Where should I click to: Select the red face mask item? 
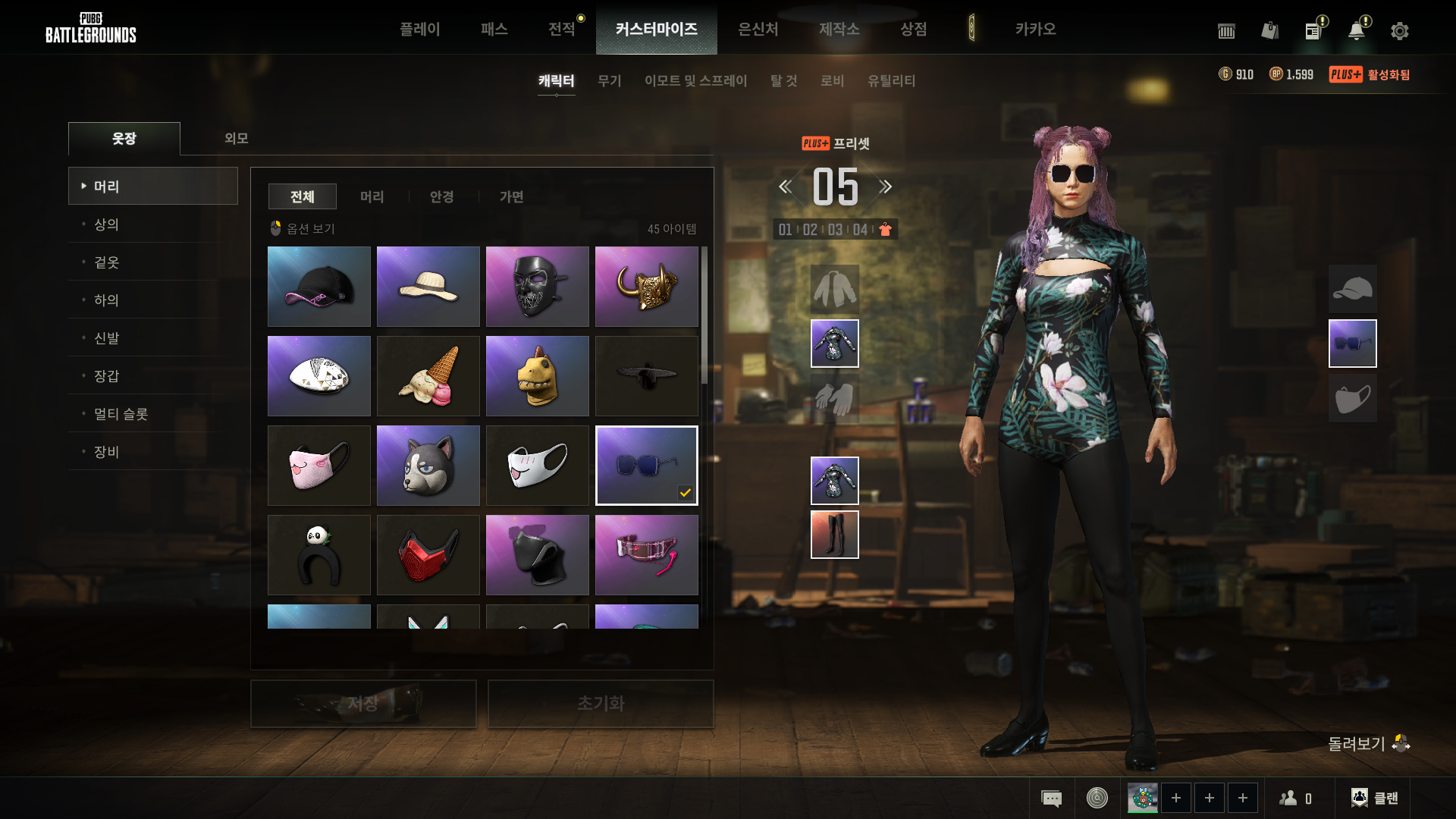tap(428, 555)
